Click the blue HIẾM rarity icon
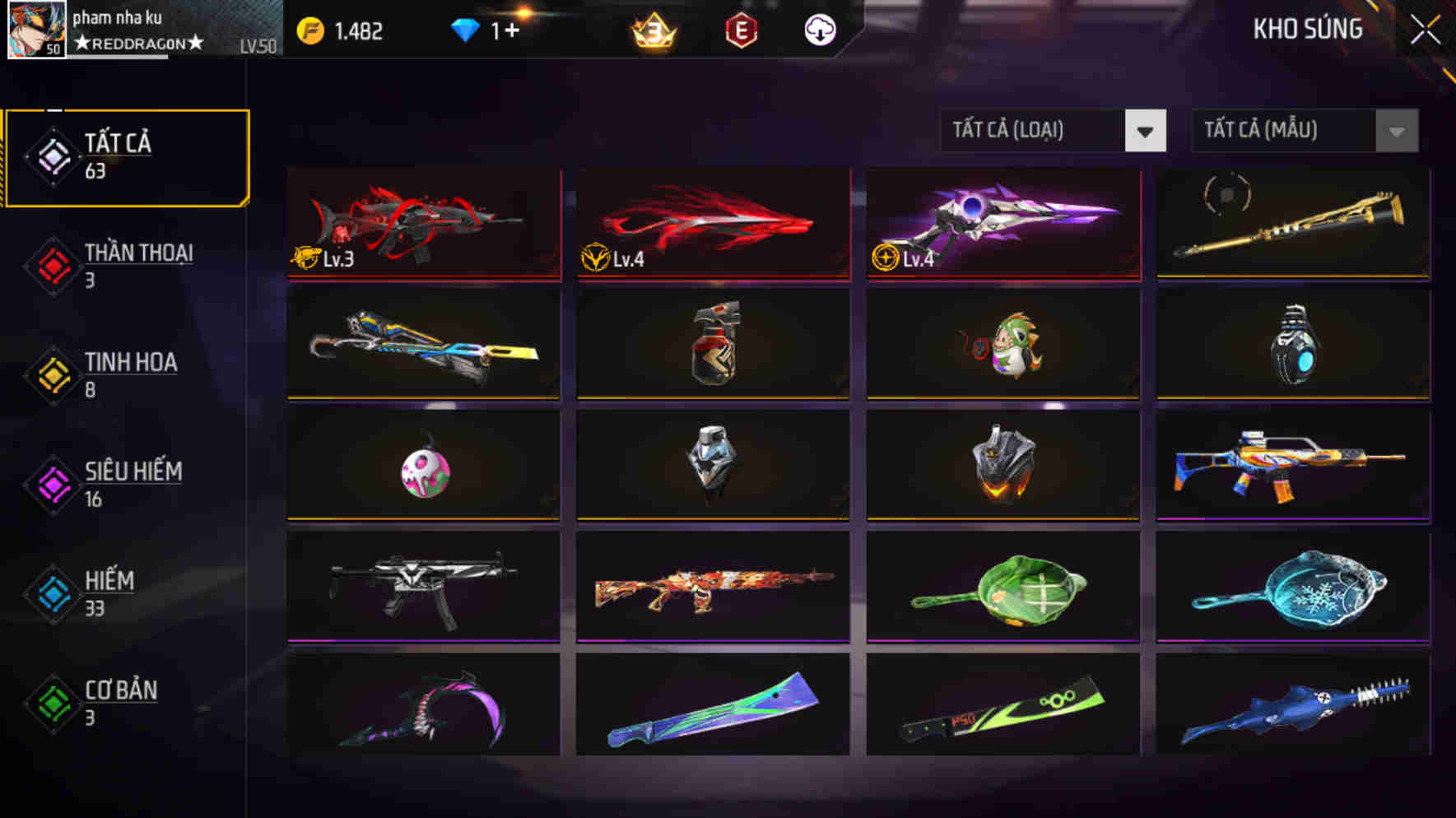The width and height of the screenshot is (1456, 818). point(49,593)
